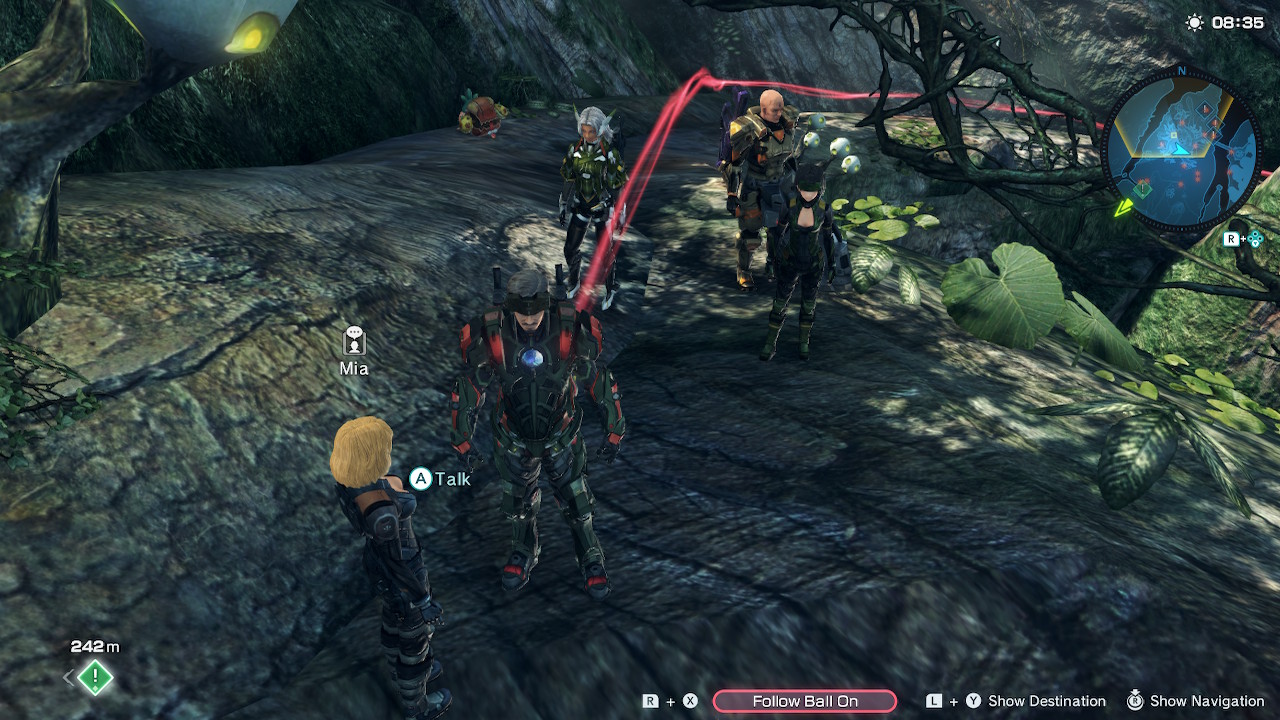Choose the Show Navigation option
This screenshot has height=720, width=1280.
1206,701
